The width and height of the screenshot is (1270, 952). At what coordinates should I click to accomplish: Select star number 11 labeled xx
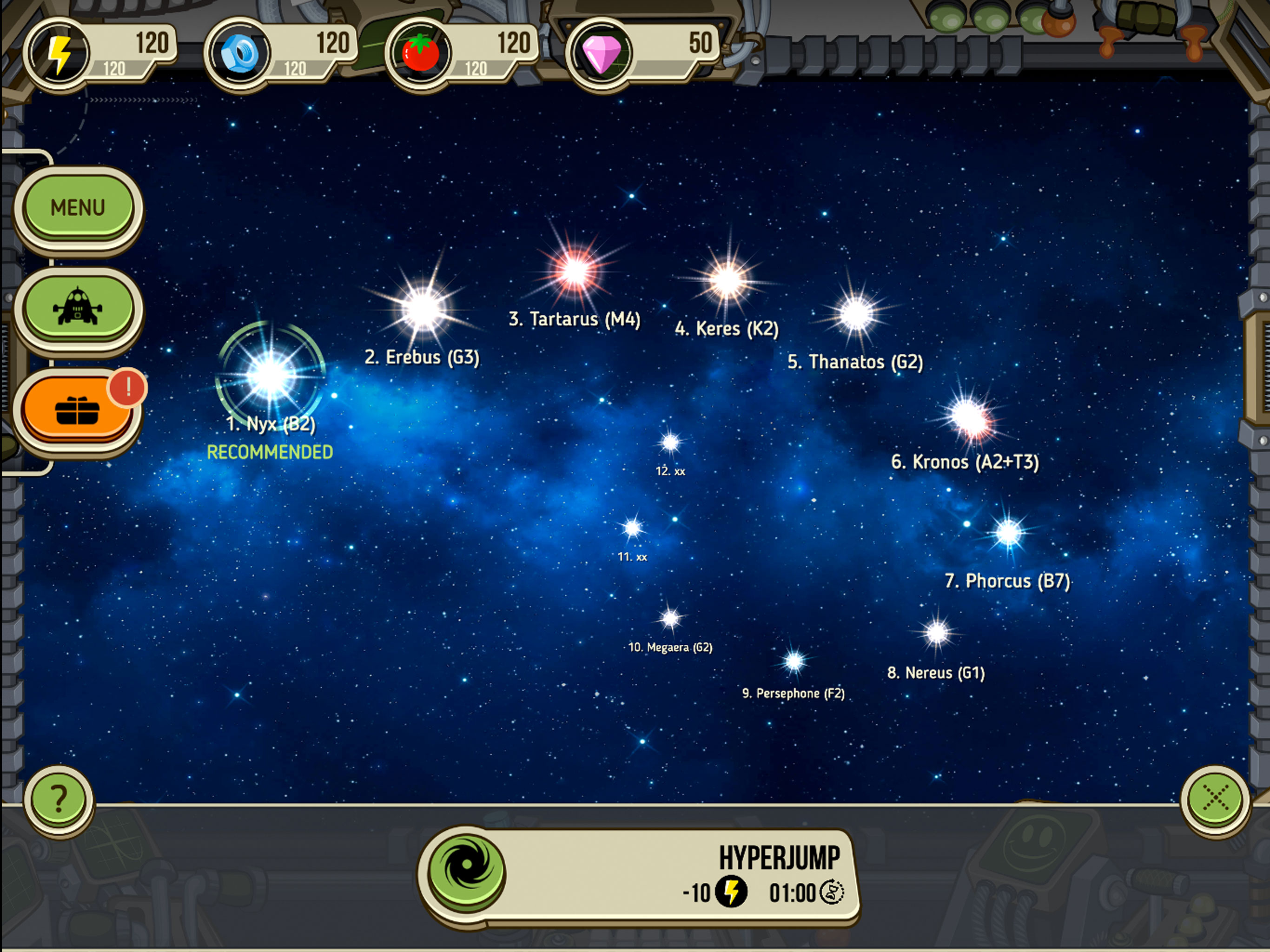tap(633, 528)
